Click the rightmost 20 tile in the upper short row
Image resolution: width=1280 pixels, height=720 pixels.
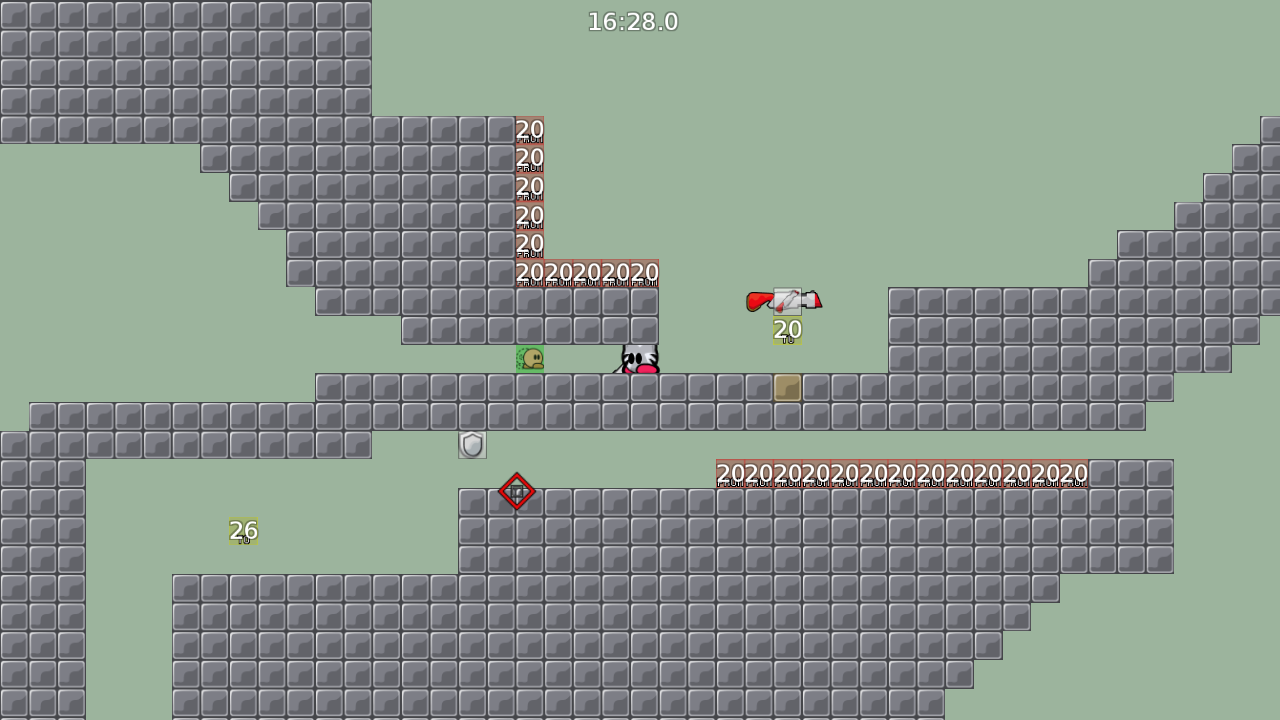click(645, 272)
